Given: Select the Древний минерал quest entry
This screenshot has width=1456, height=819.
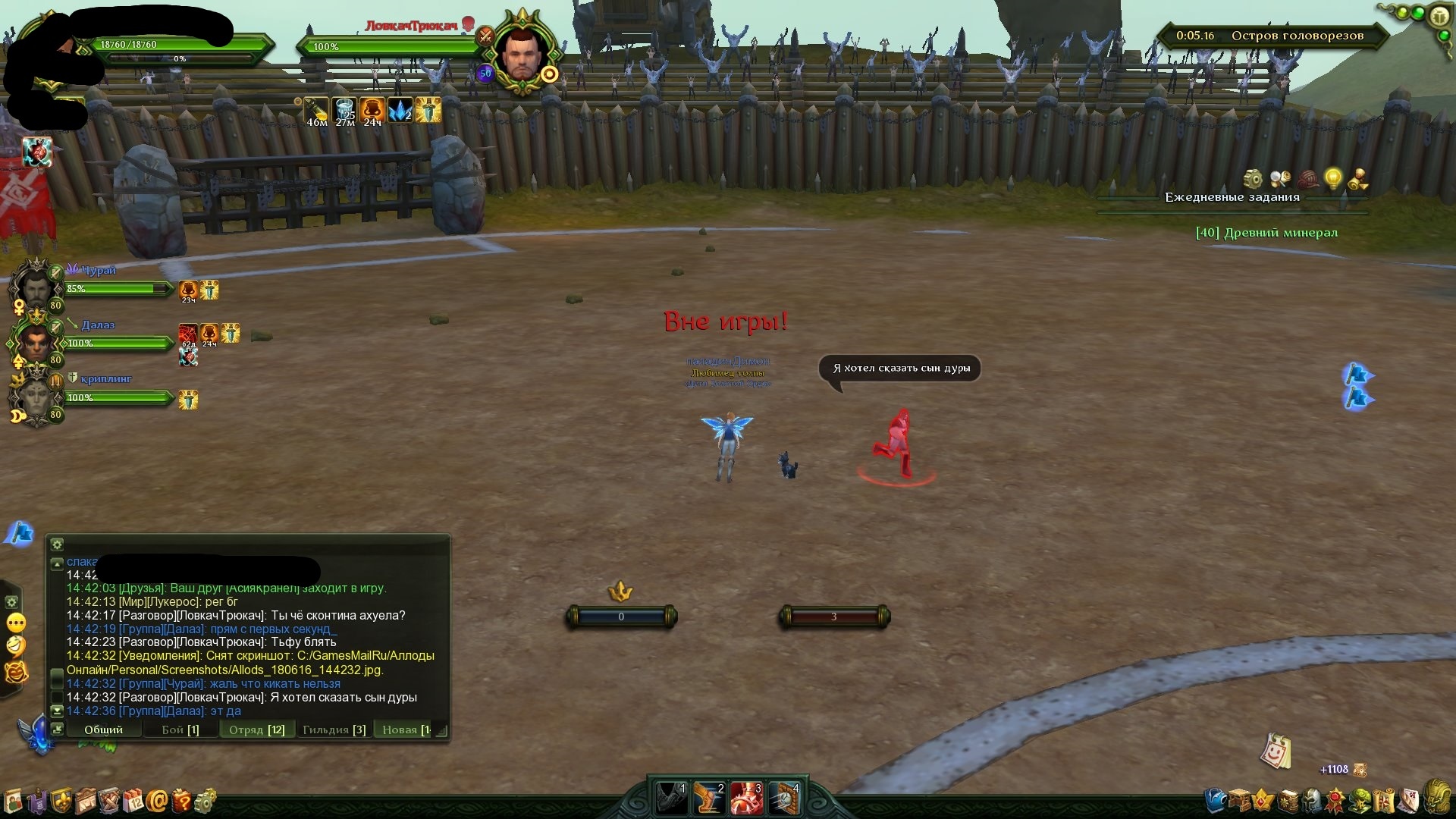Looking at the screenshot, I should [1266, 233].
